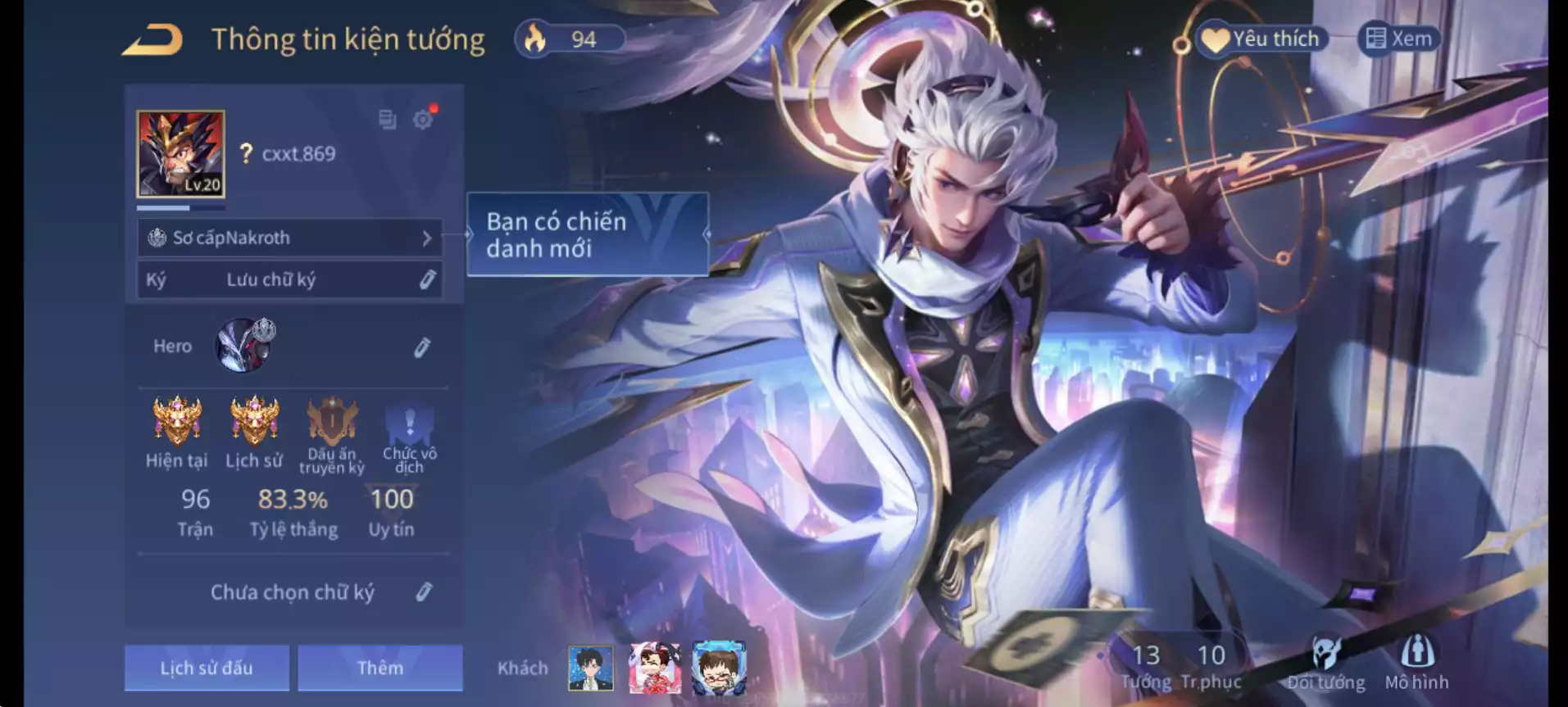Edit the Lưu chữ ký signature field
1568x707 pixels.
(427, 280)
